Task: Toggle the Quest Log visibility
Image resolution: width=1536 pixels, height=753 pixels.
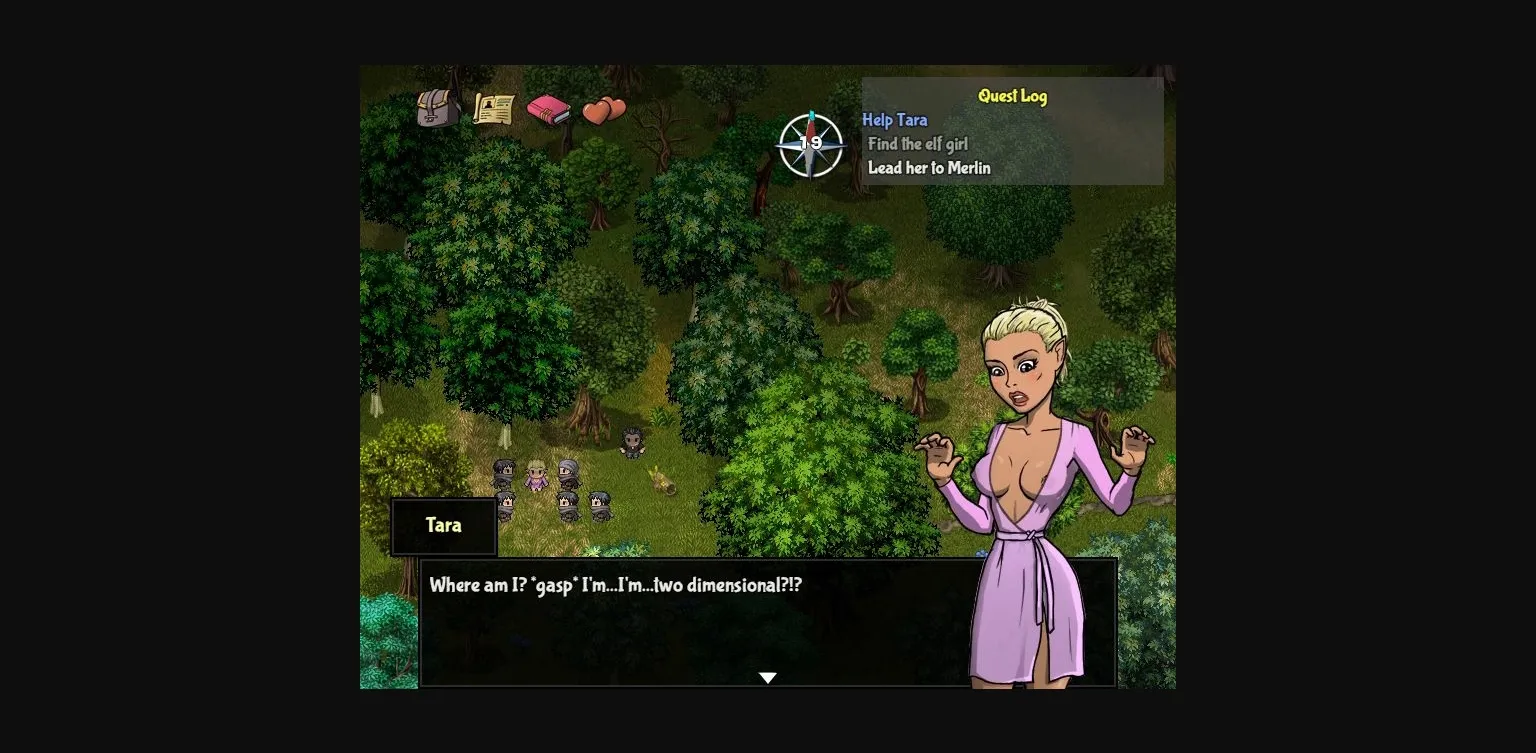Action: click(1013, 96)
